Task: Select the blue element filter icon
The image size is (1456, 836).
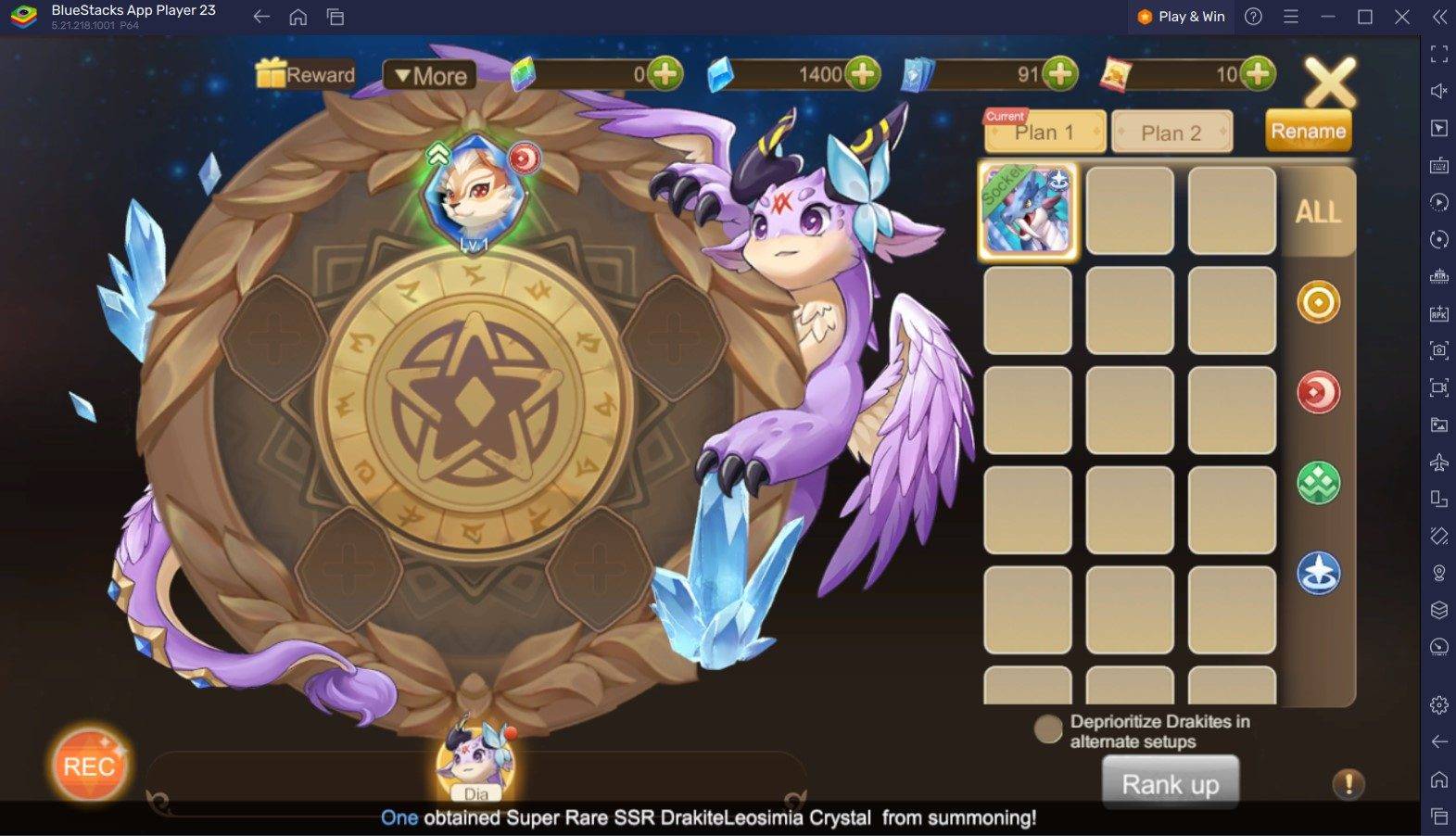Action: [1318, 573]
